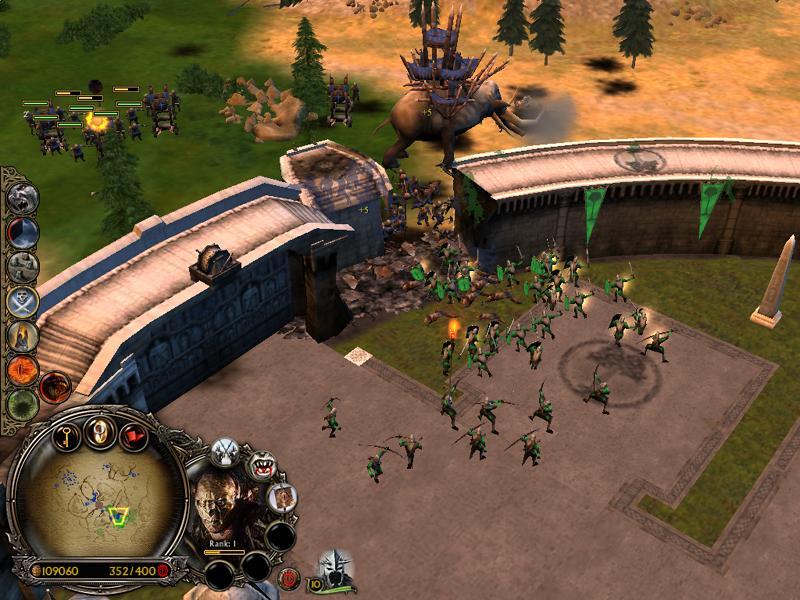Use the crossed swords unit command
This screenshot has height=600, width=800.
pos(224,450)
